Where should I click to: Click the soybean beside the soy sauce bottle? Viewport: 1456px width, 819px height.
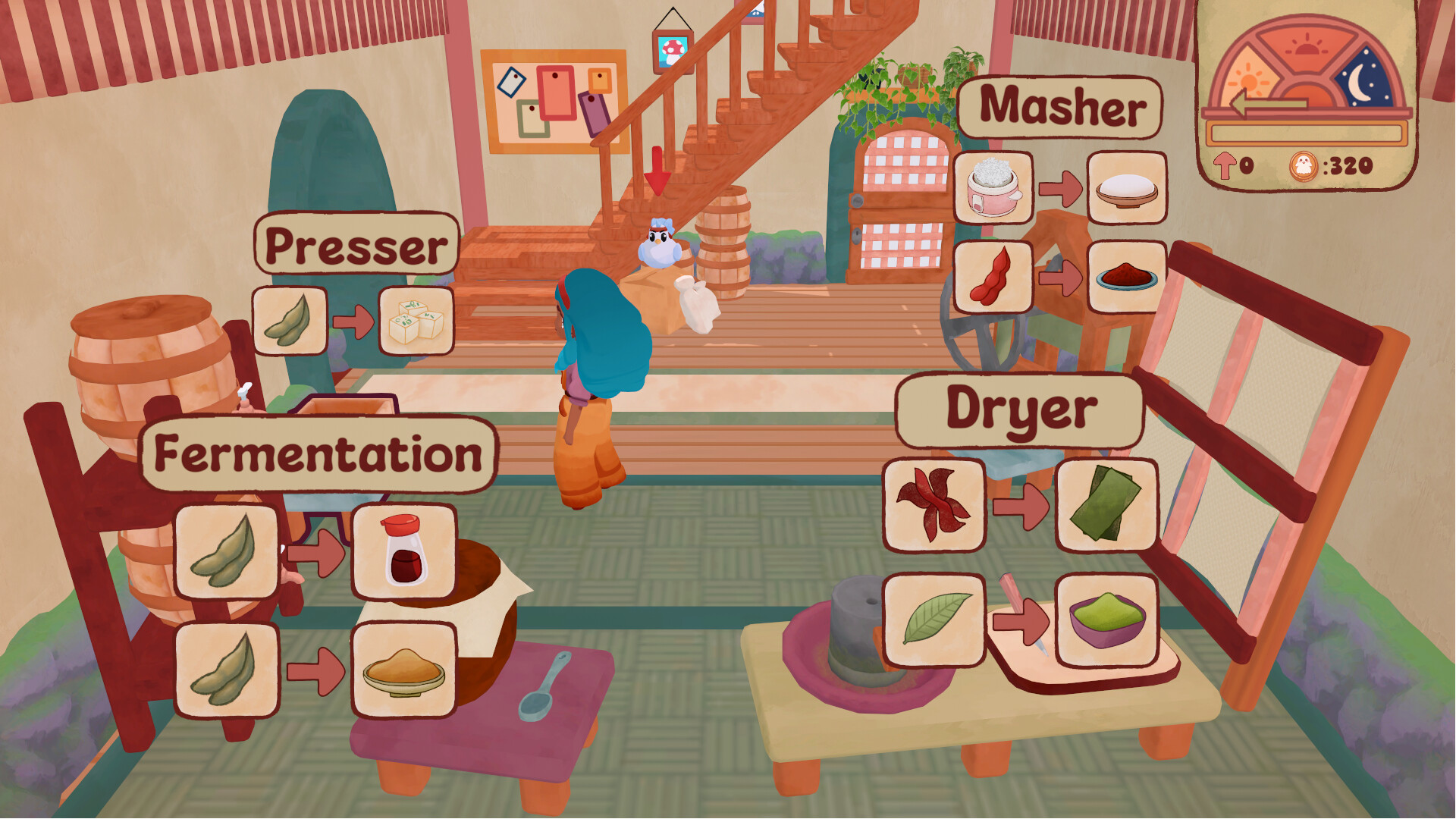(x=226, y=551)
